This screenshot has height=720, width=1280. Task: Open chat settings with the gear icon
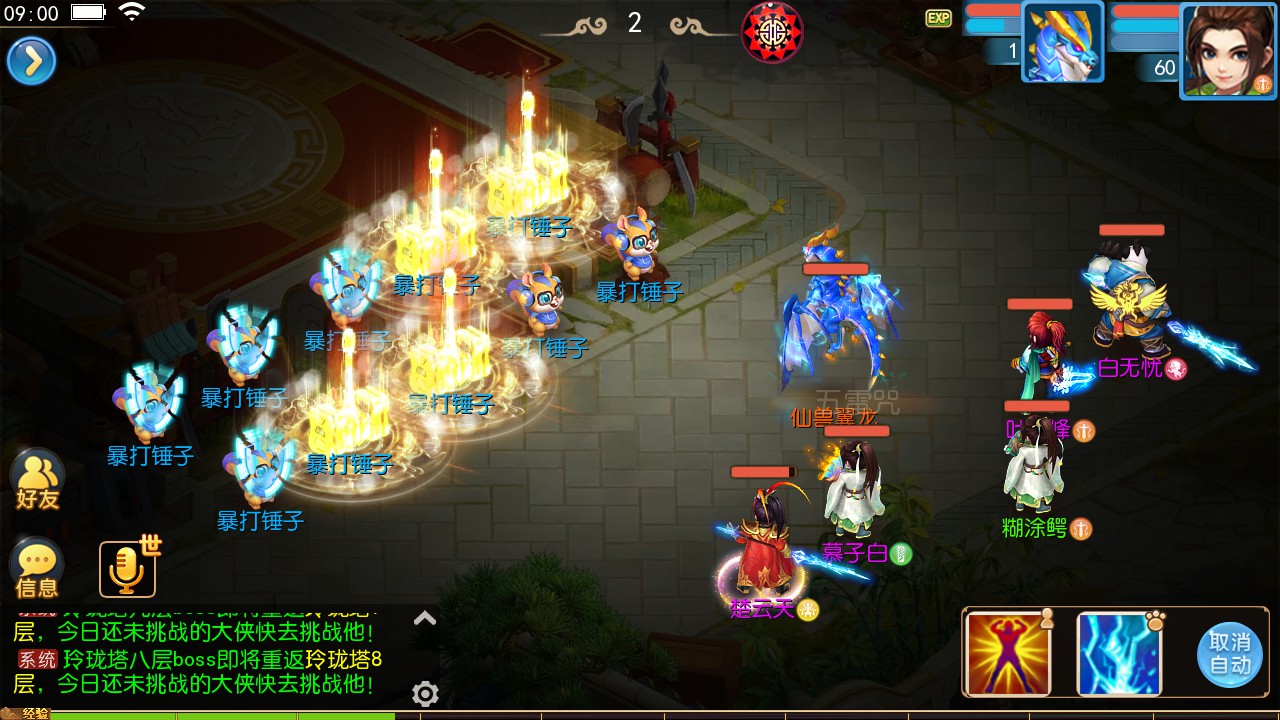click(x=425, y=693)
